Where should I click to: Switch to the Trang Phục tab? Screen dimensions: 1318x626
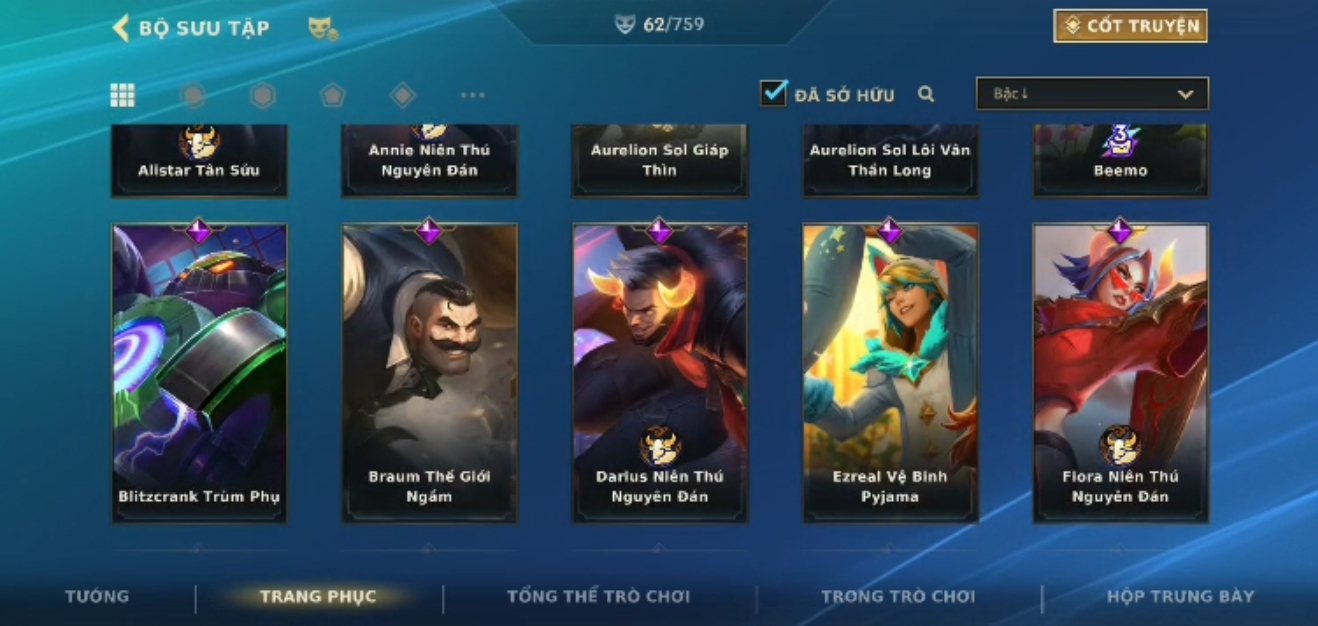[x=318, y=597]
